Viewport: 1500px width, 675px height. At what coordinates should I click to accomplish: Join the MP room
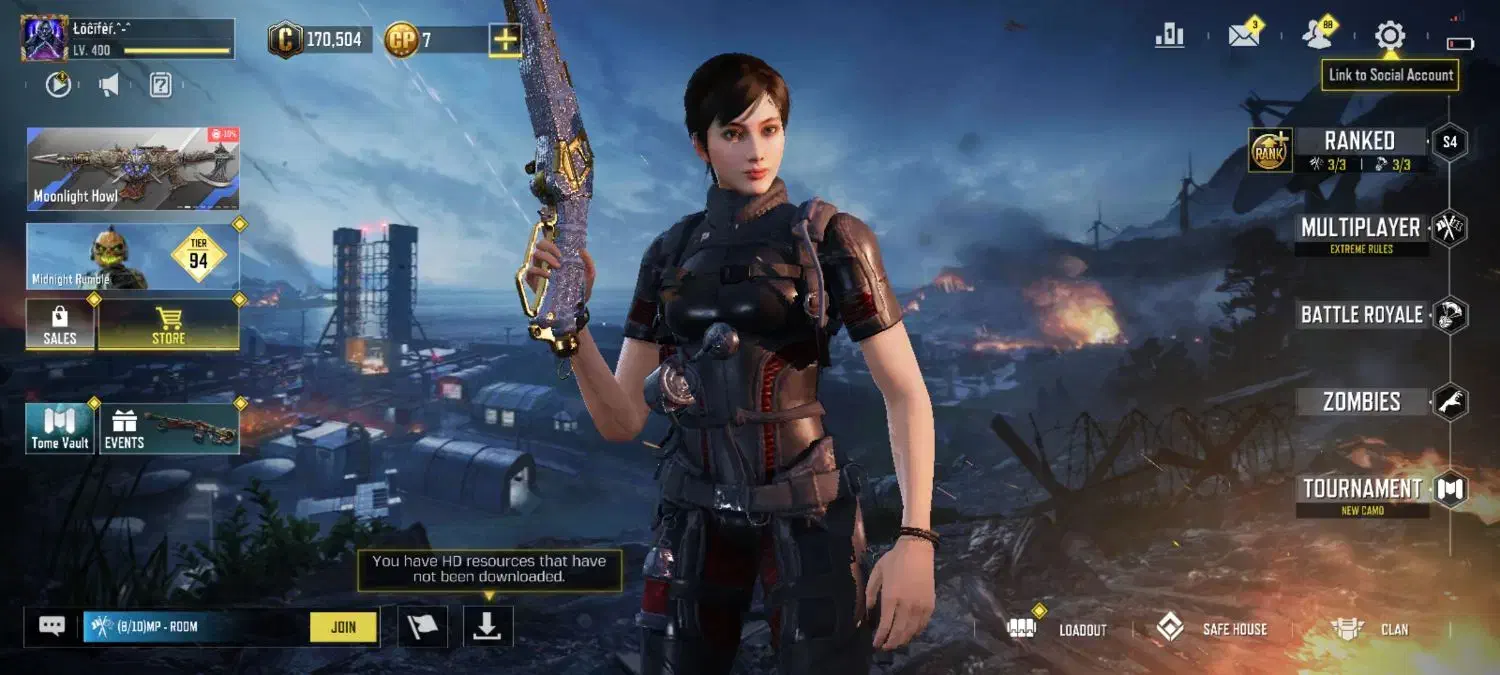tap(343, 627)
